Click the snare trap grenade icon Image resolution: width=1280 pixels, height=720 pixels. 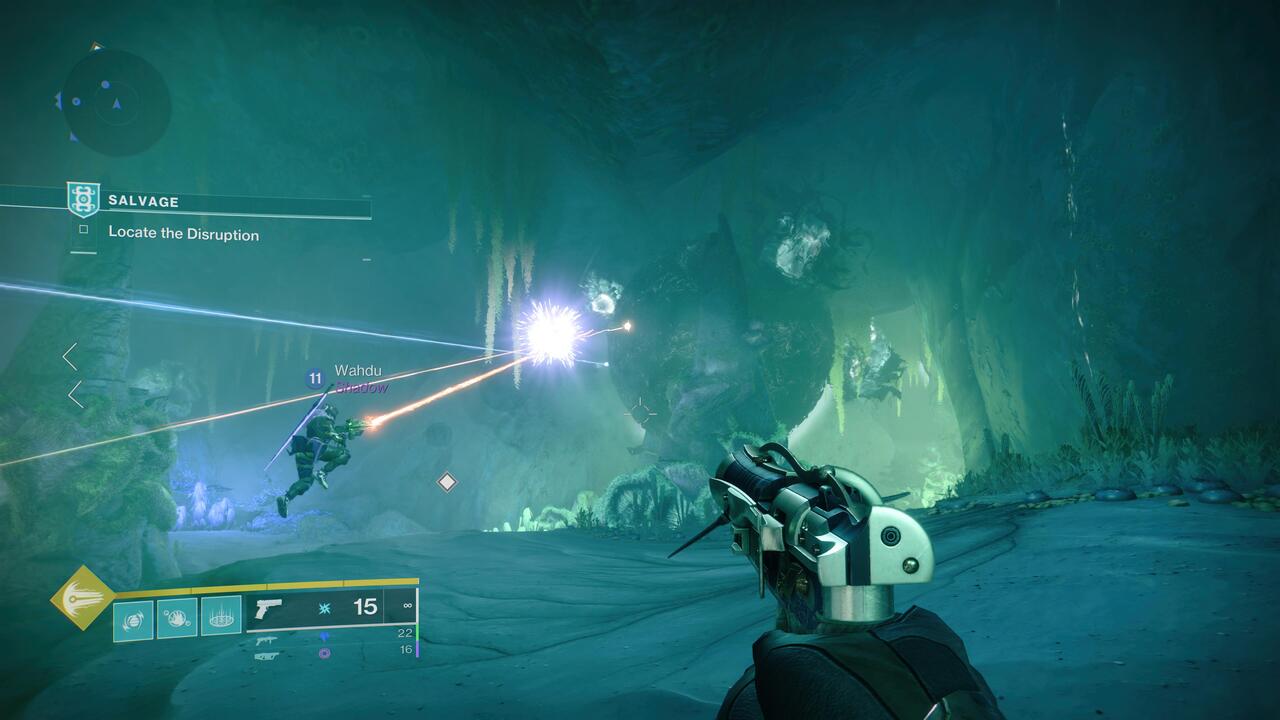click(220, 618)
